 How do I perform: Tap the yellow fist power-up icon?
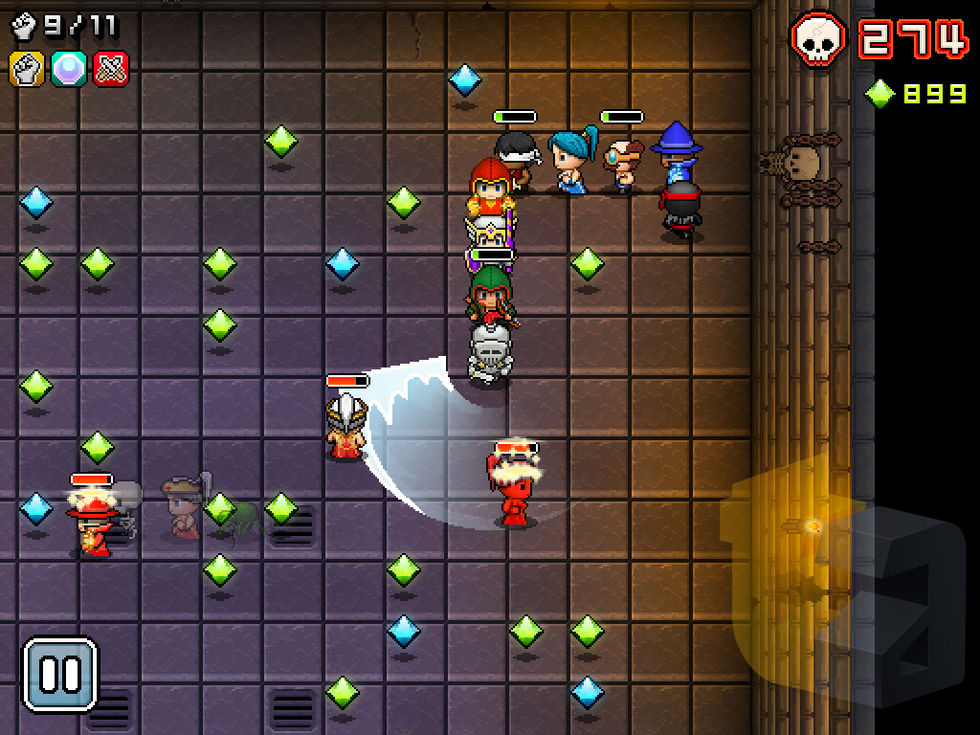point(26,68)
